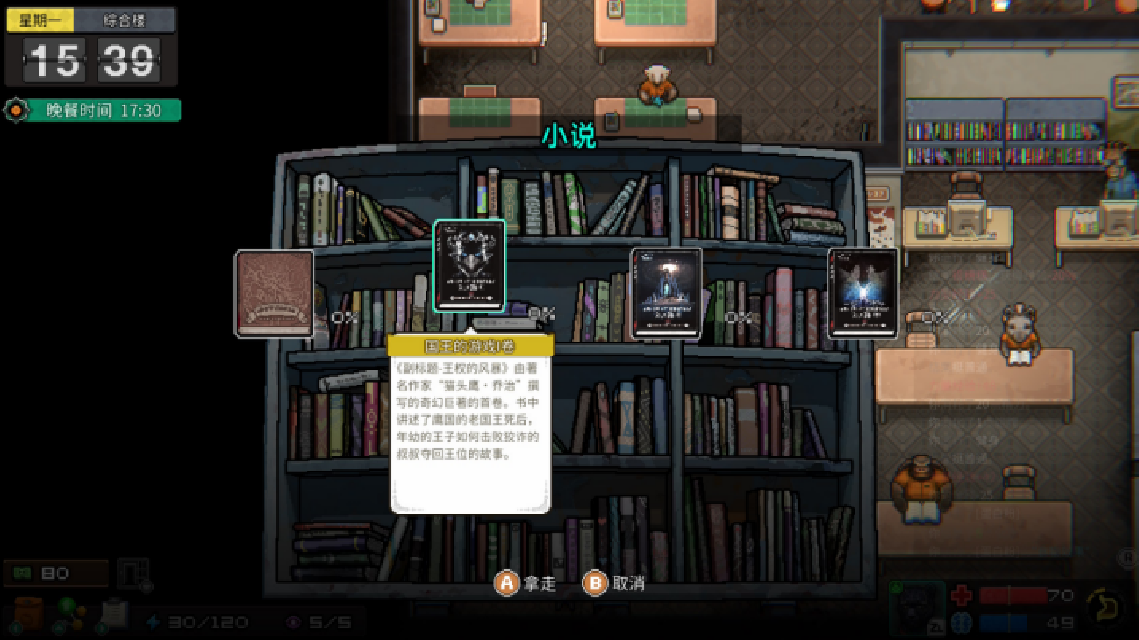Open the clipboard task list icon

point(114,612)
